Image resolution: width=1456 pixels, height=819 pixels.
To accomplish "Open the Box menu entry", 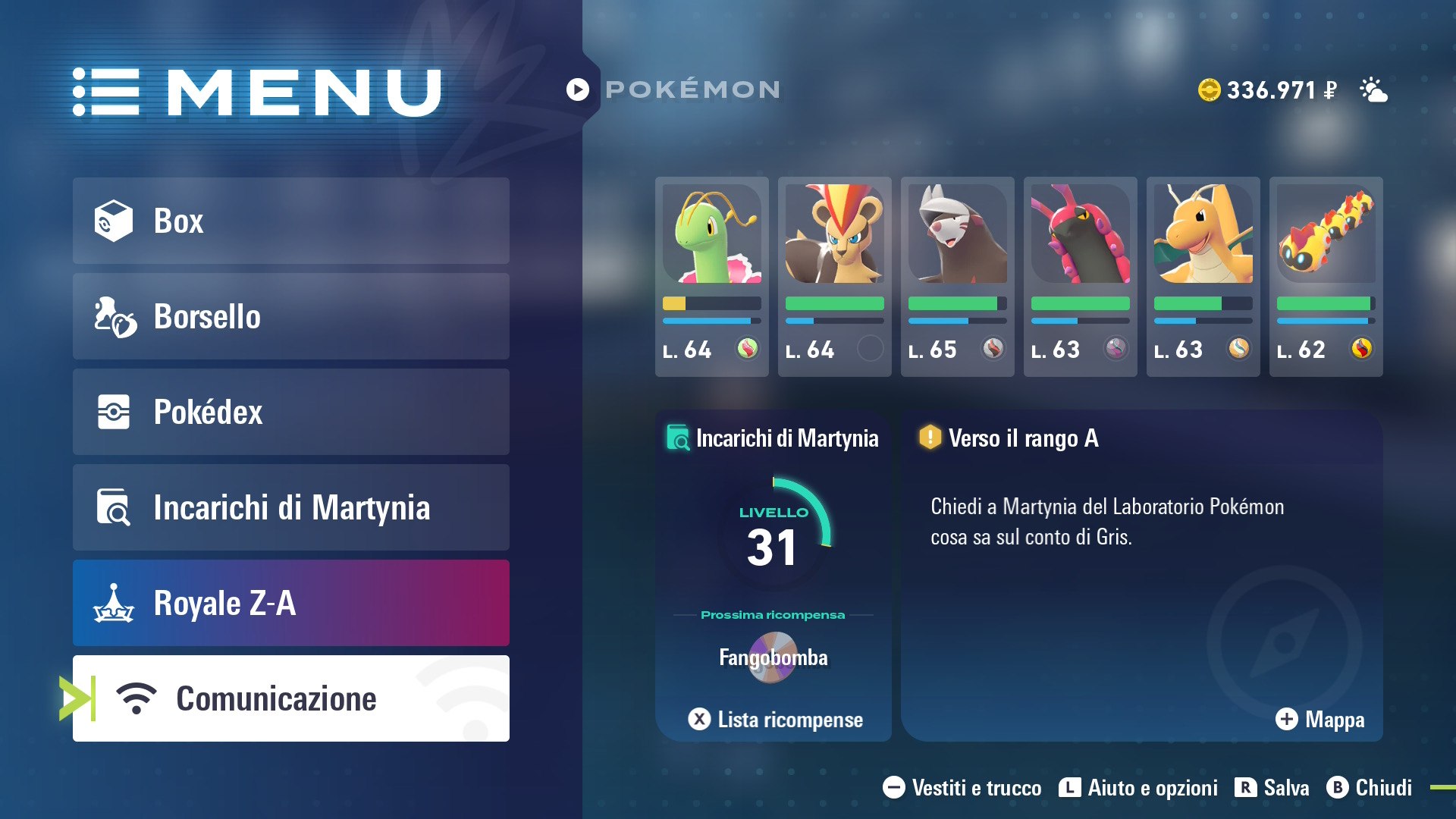I will point(290,221).
